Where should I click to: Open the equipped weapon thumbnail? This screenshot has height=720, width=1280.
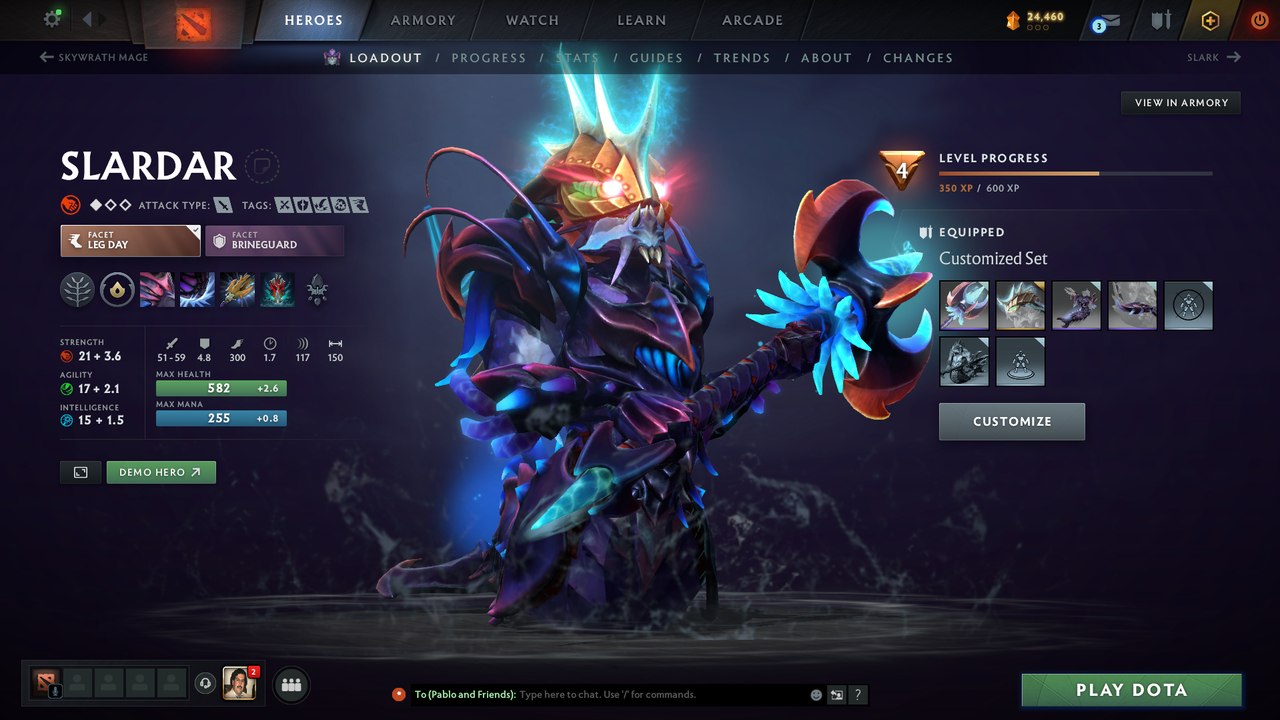963,305
